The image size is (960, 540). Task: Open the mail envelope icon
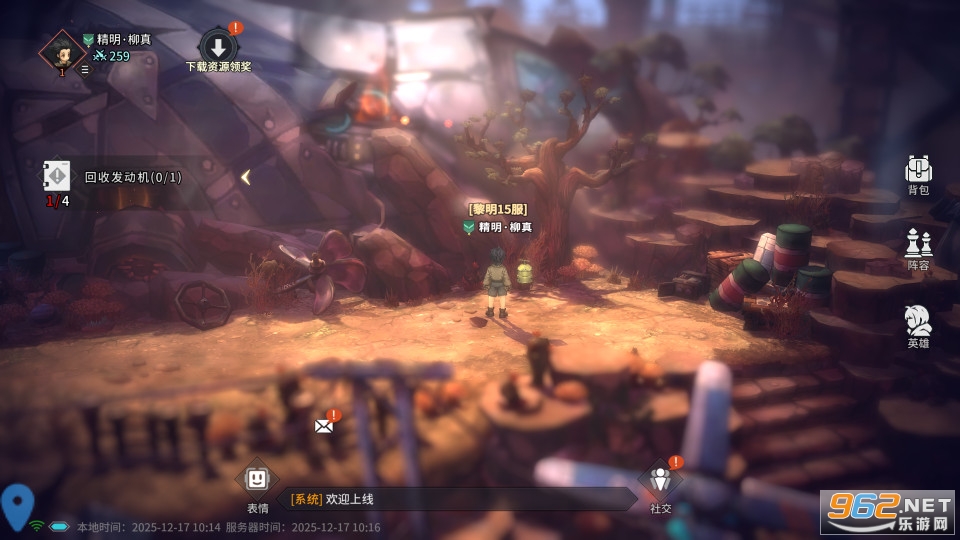324,425
